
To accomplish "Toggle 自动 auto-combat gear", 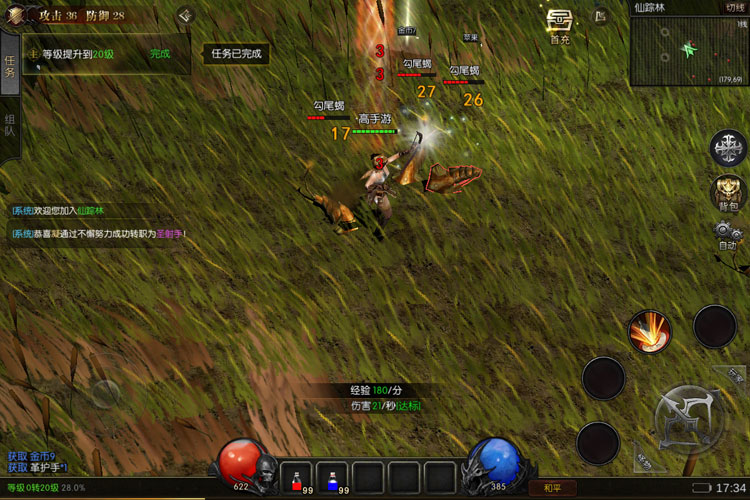I will coord(727,234).
